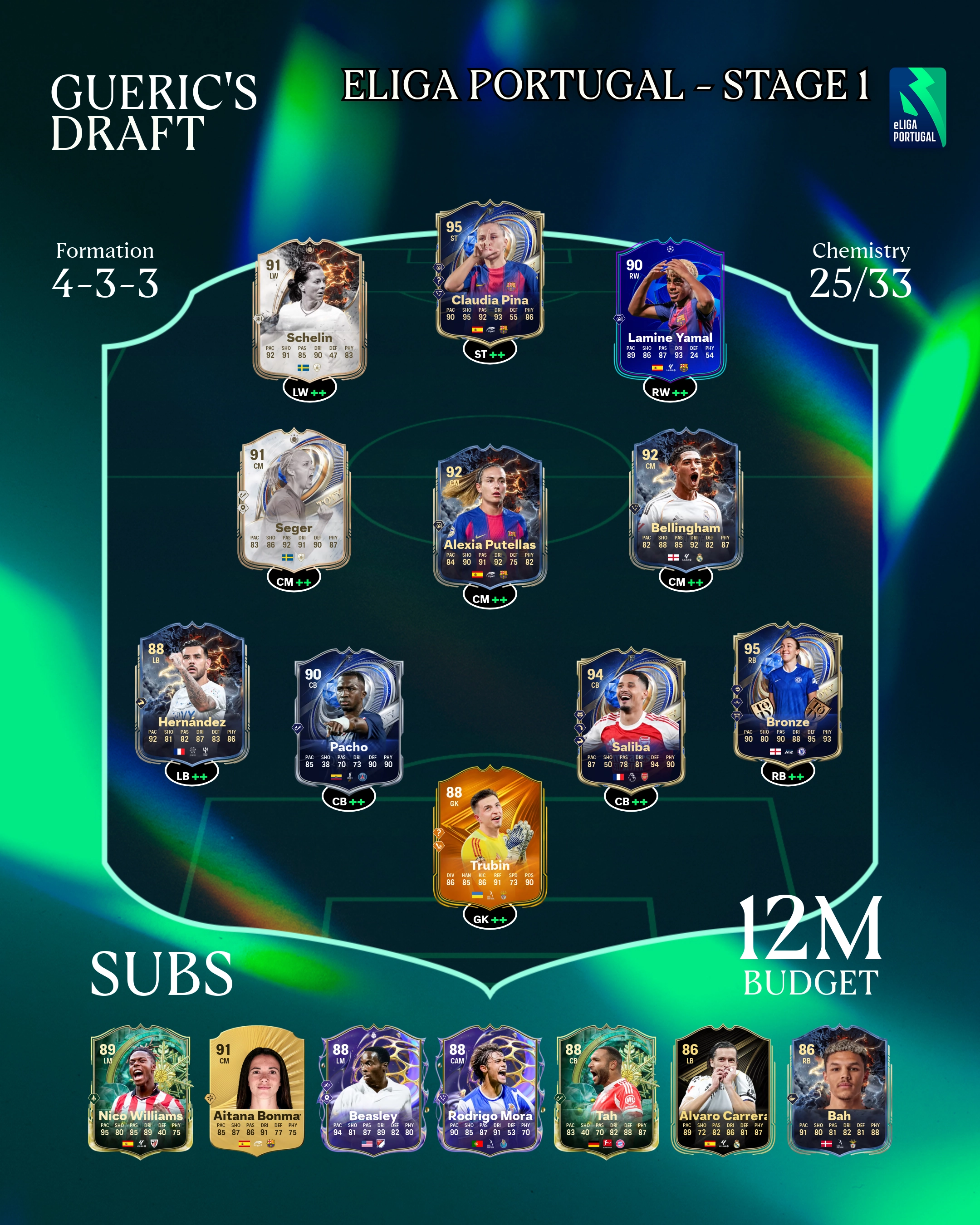Pick the Saliba centre back card
This screenshot has height=1225, width=980.
[x=631, y=719]
